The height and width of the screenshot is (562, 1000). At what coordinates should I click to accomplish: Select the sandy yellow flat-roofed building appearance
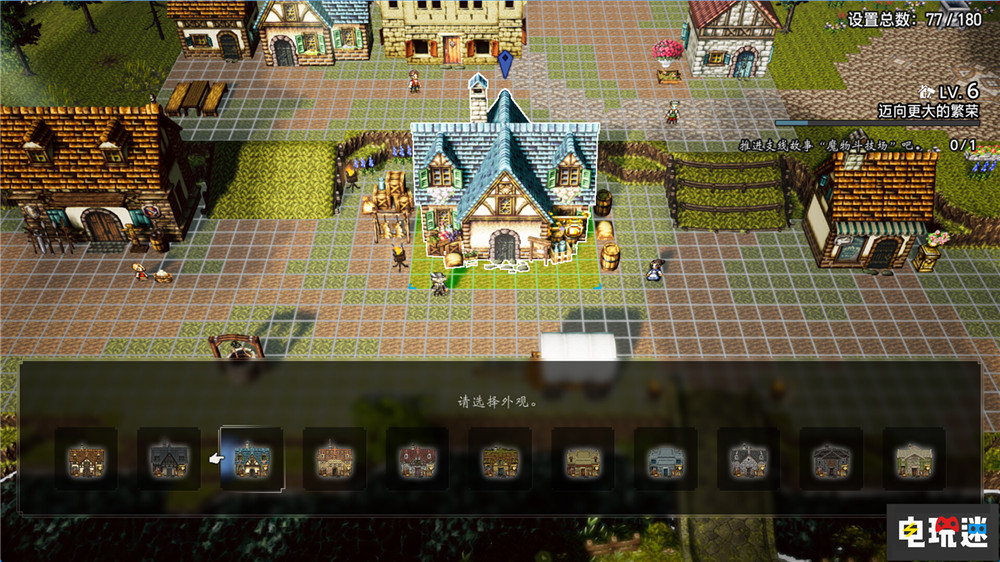[582, 459]
